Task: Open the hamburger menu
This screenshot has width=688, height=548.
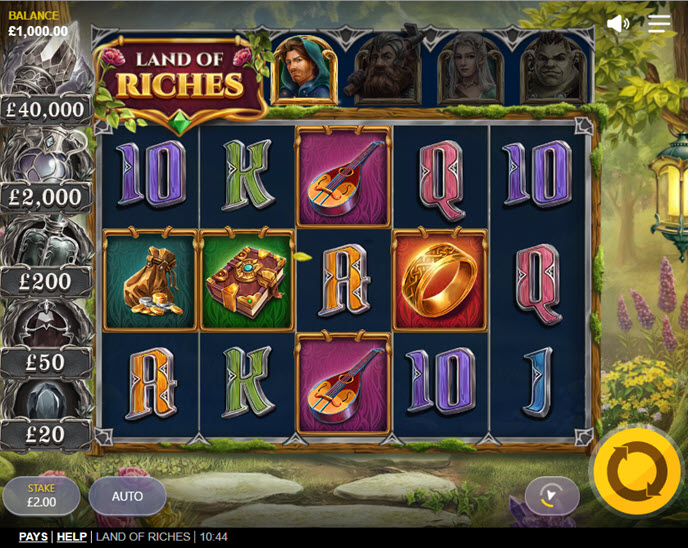Action: 659,23
